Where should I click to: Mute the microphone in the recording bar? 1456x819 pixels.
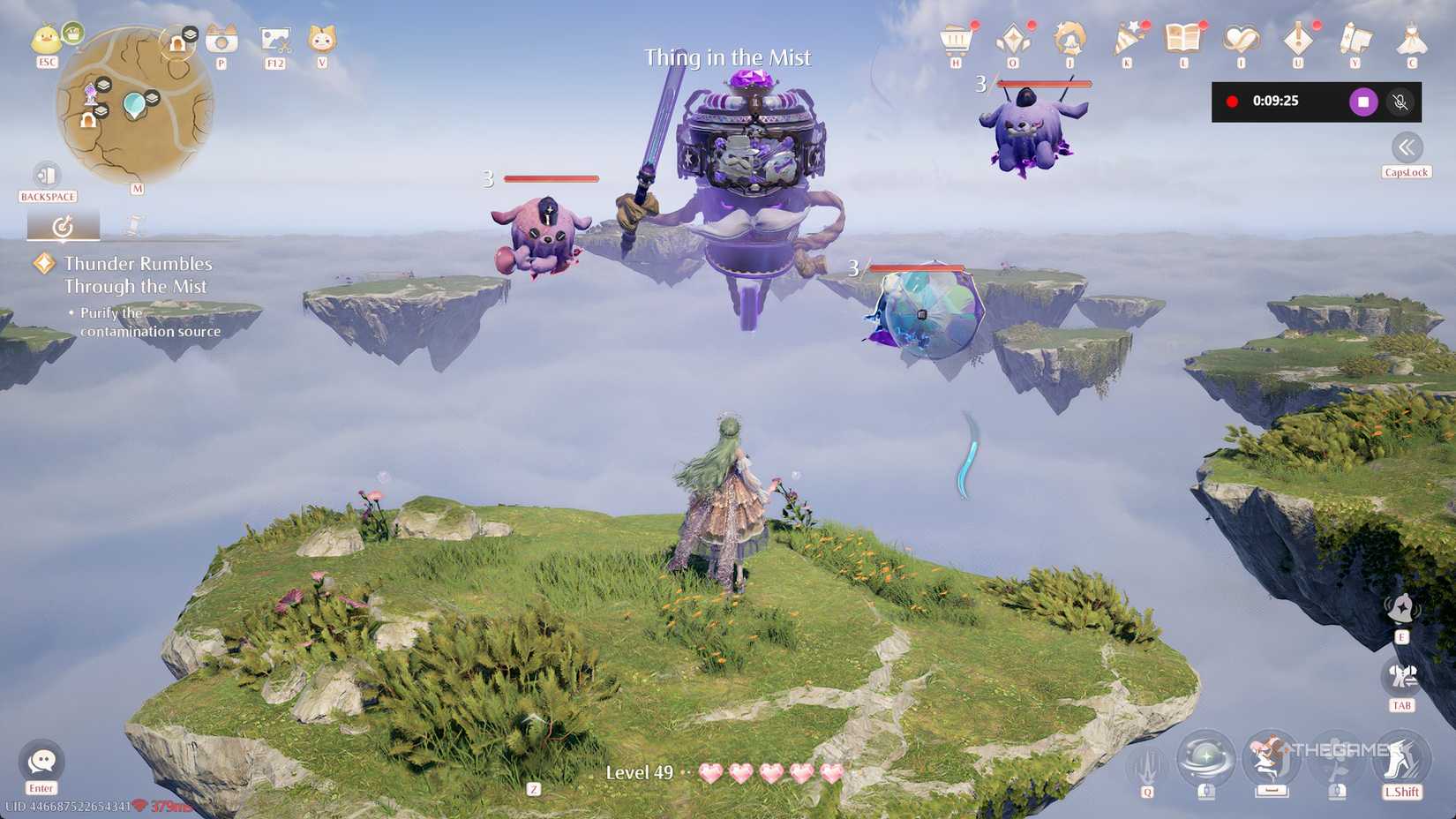[1401, 101]
